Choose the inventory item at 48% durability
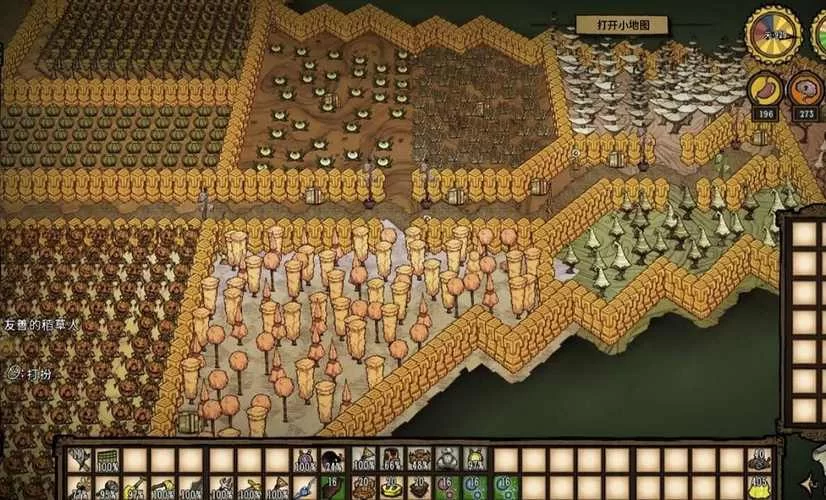 pyautogui.click(x=420, y=460)
